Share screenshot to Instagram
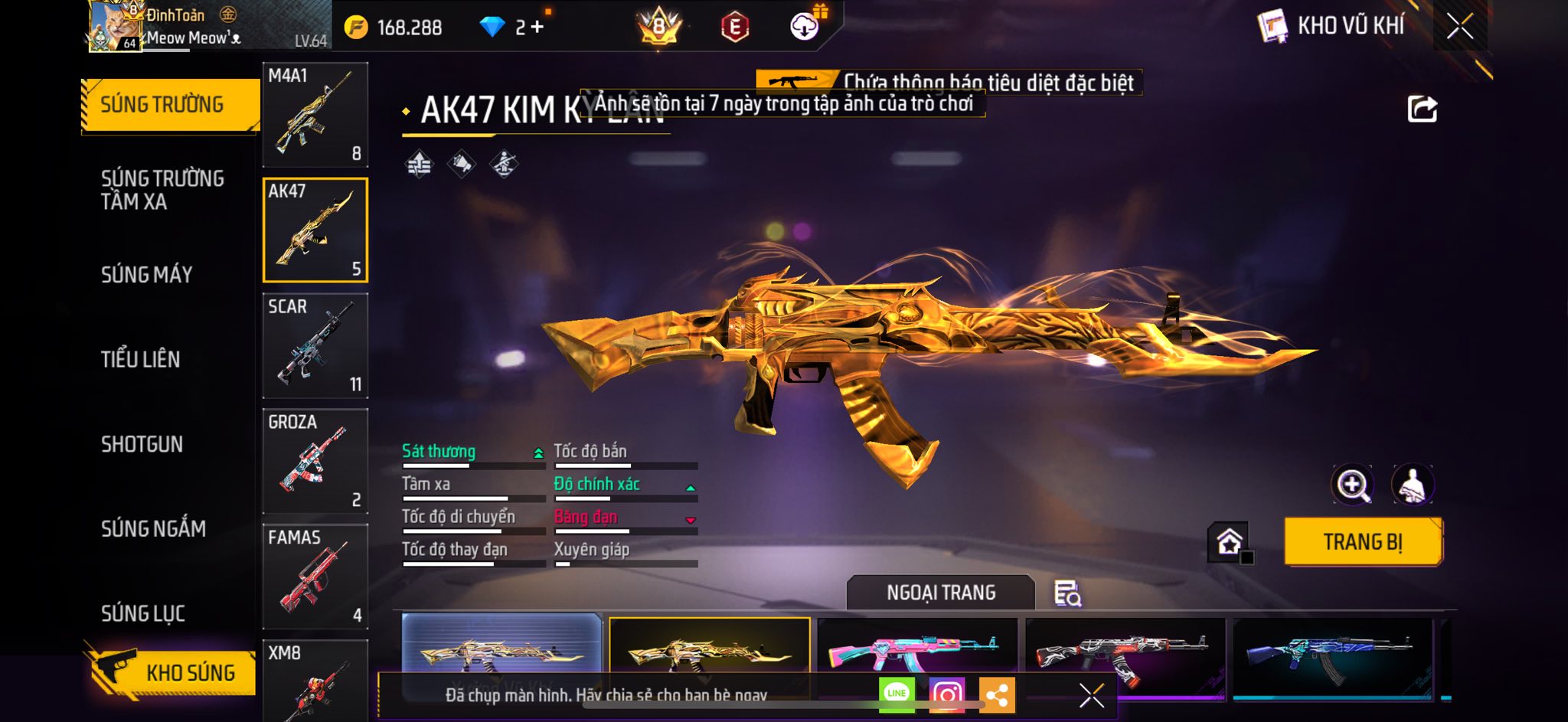1568x722 pixels. pos(947,694)
